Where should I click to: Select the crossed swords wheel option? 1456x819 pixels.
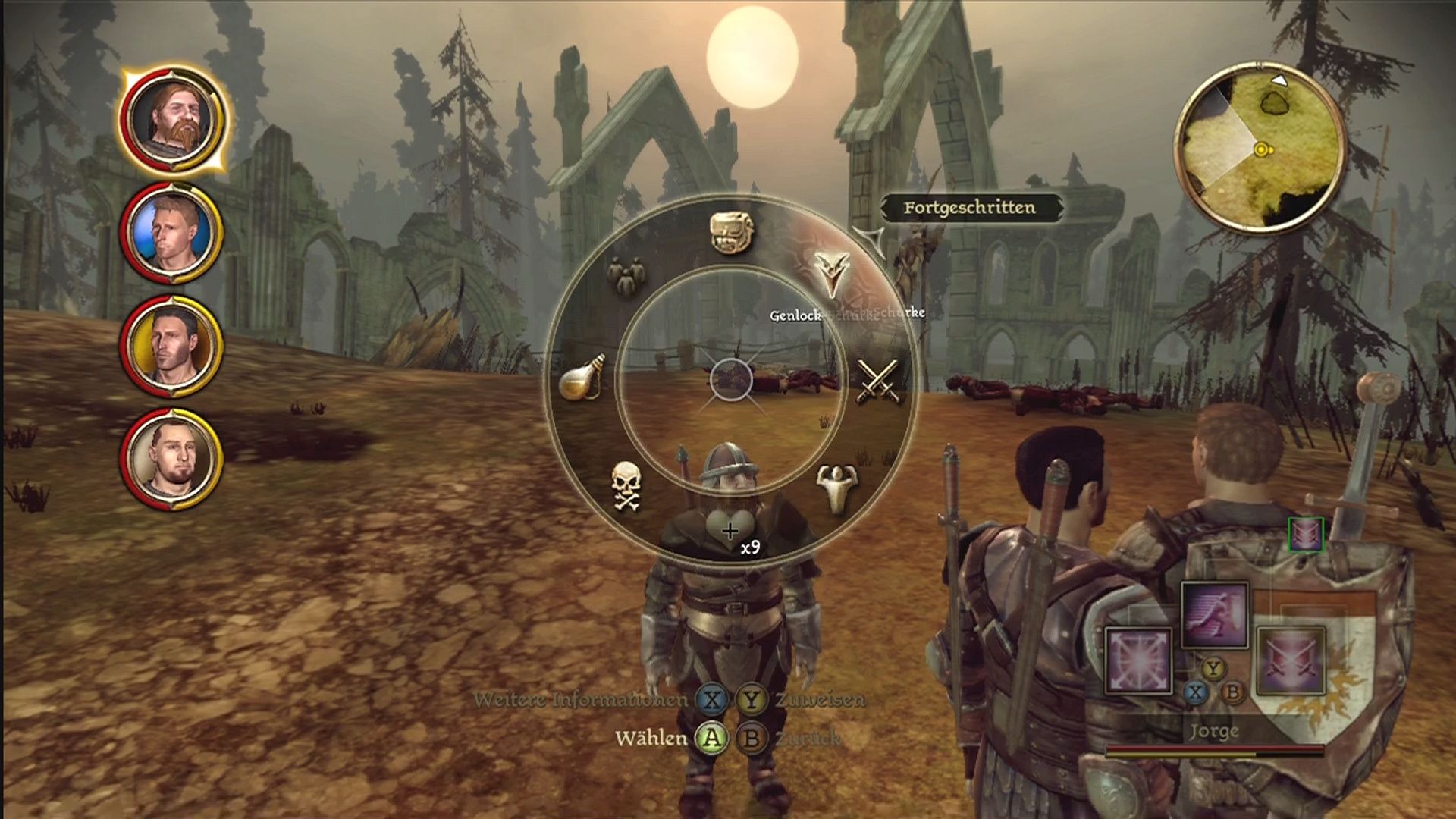878,381
